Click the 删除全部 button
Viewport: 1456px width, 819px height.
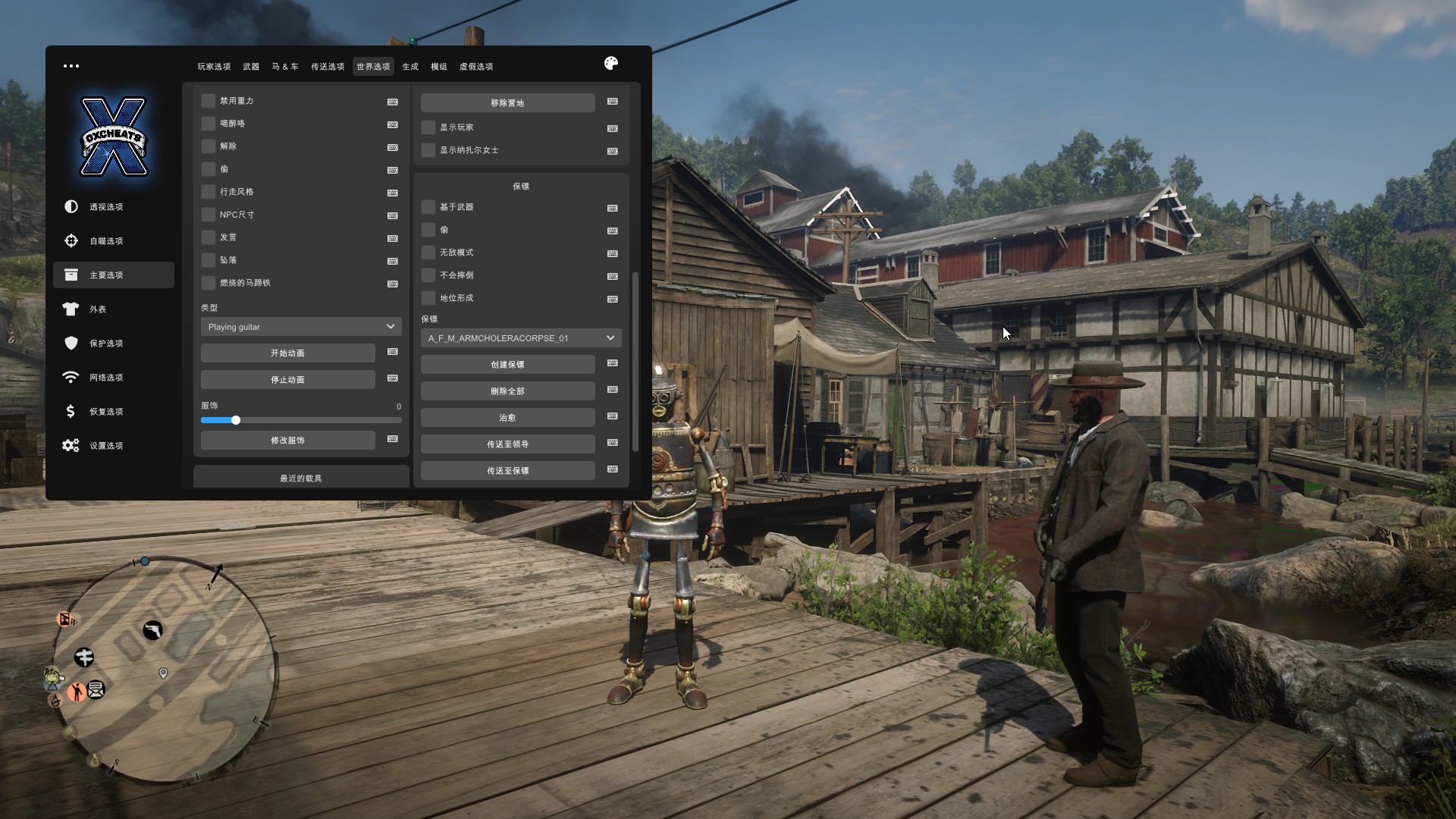(x=507, y=391)
